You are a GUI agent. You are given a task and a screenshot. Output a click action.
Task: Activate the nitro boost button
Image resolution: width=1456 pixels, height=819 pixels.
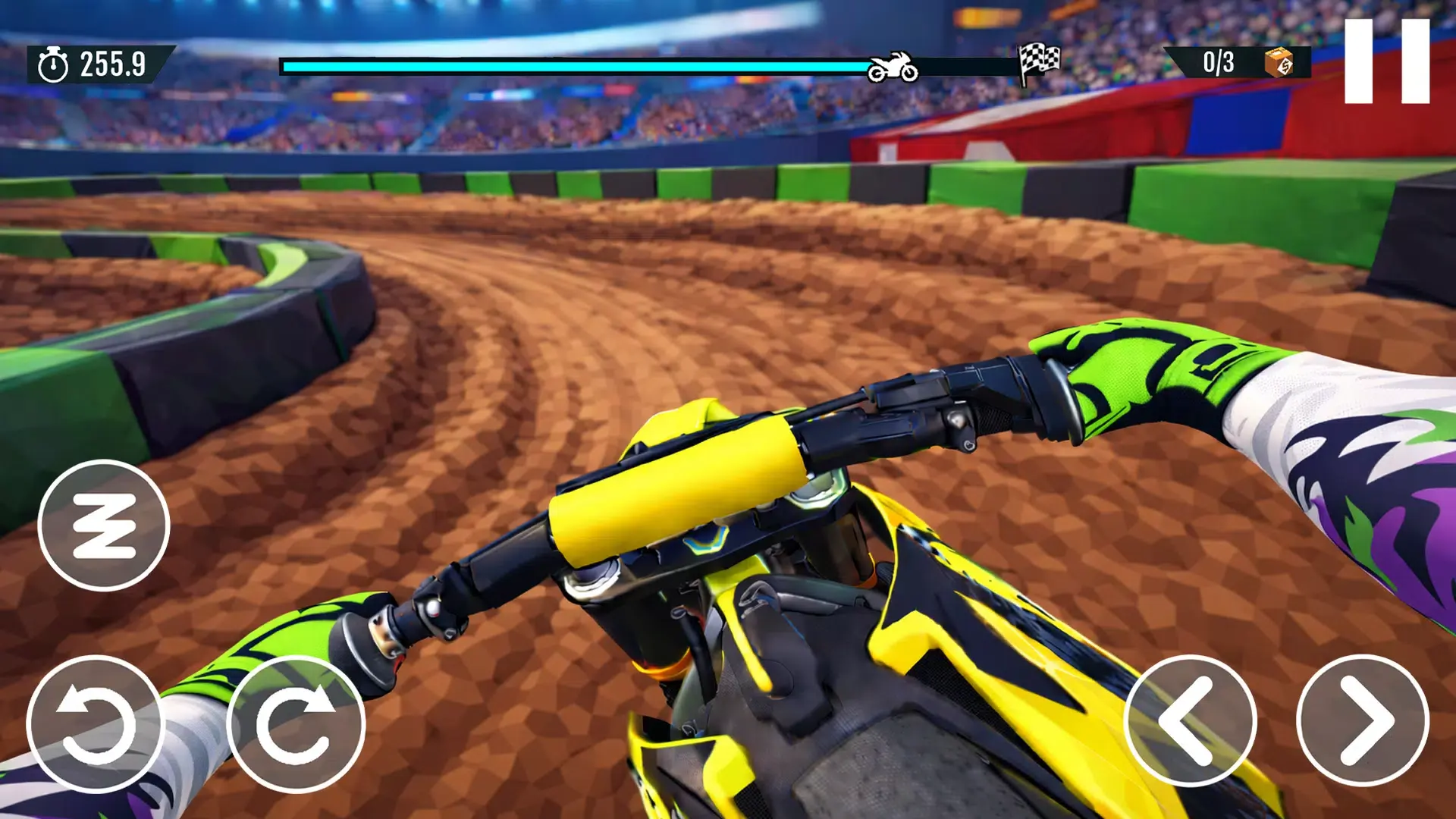click(104, 526)
